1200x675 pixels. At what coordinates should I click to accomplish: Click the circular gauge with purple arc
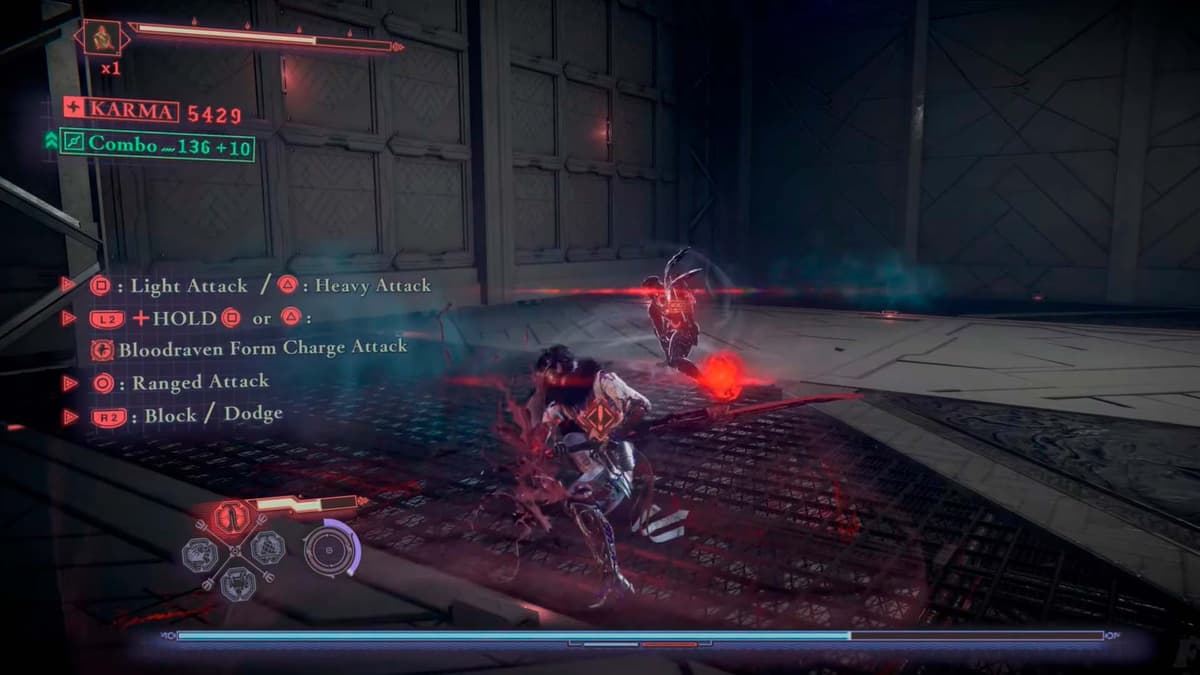click(330, 549)
